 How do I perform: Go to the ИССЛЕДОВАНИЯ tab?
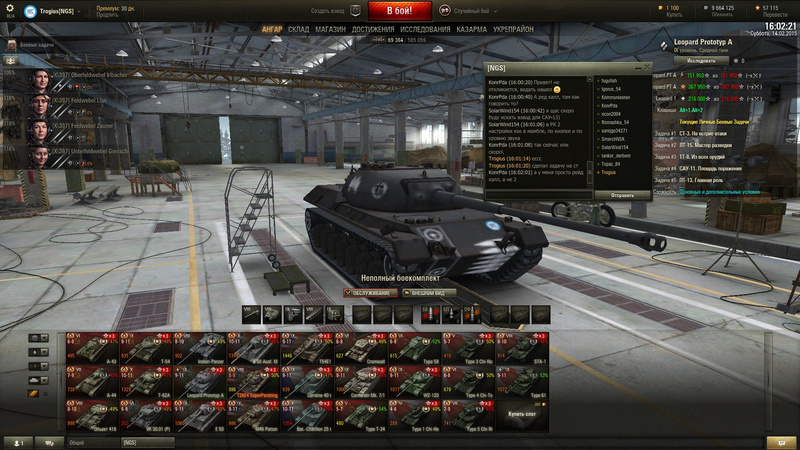[426, 30]
